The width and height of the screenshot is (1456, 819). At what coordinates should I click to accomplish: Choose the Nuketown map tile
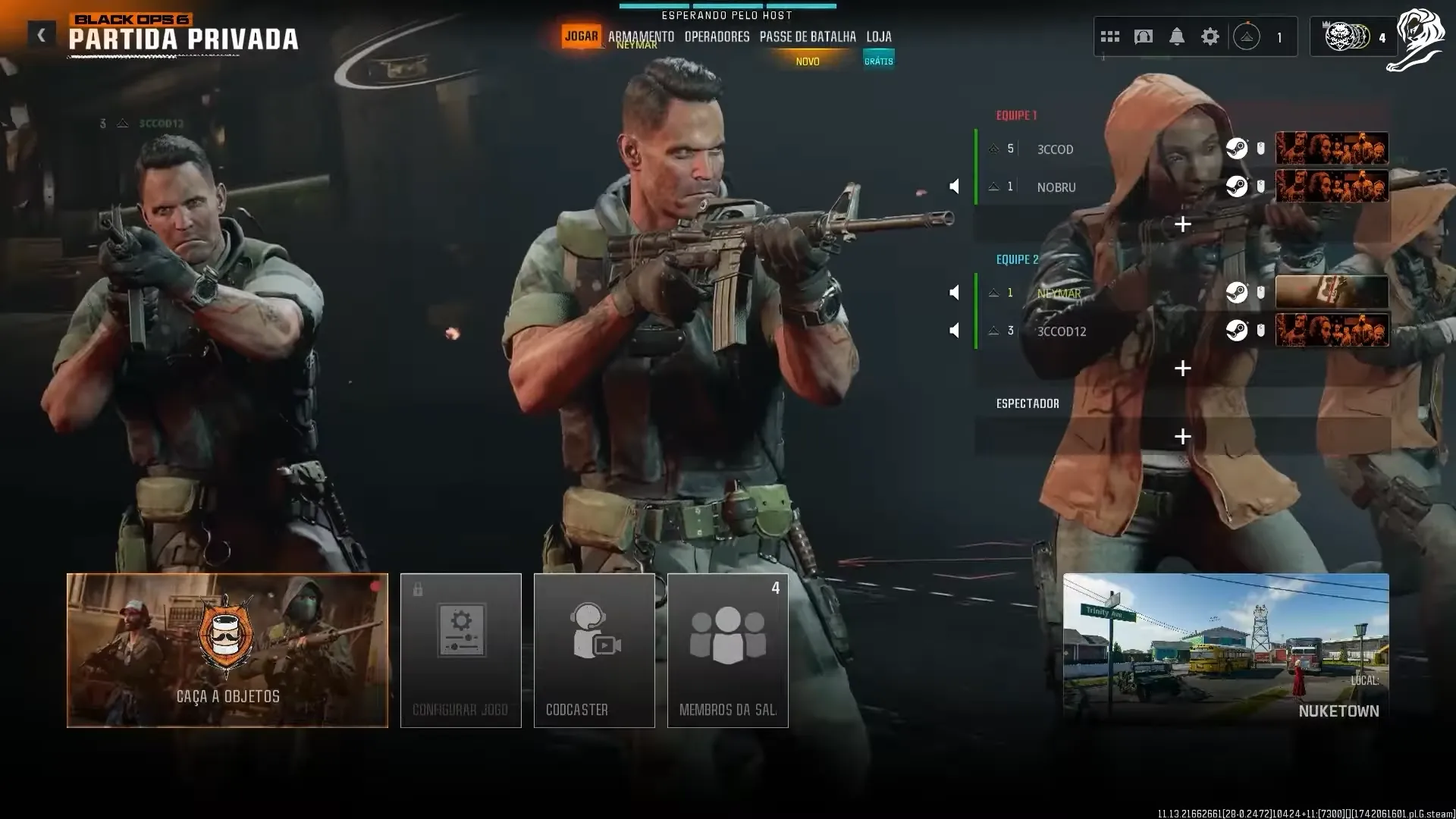coord(1225,648)
